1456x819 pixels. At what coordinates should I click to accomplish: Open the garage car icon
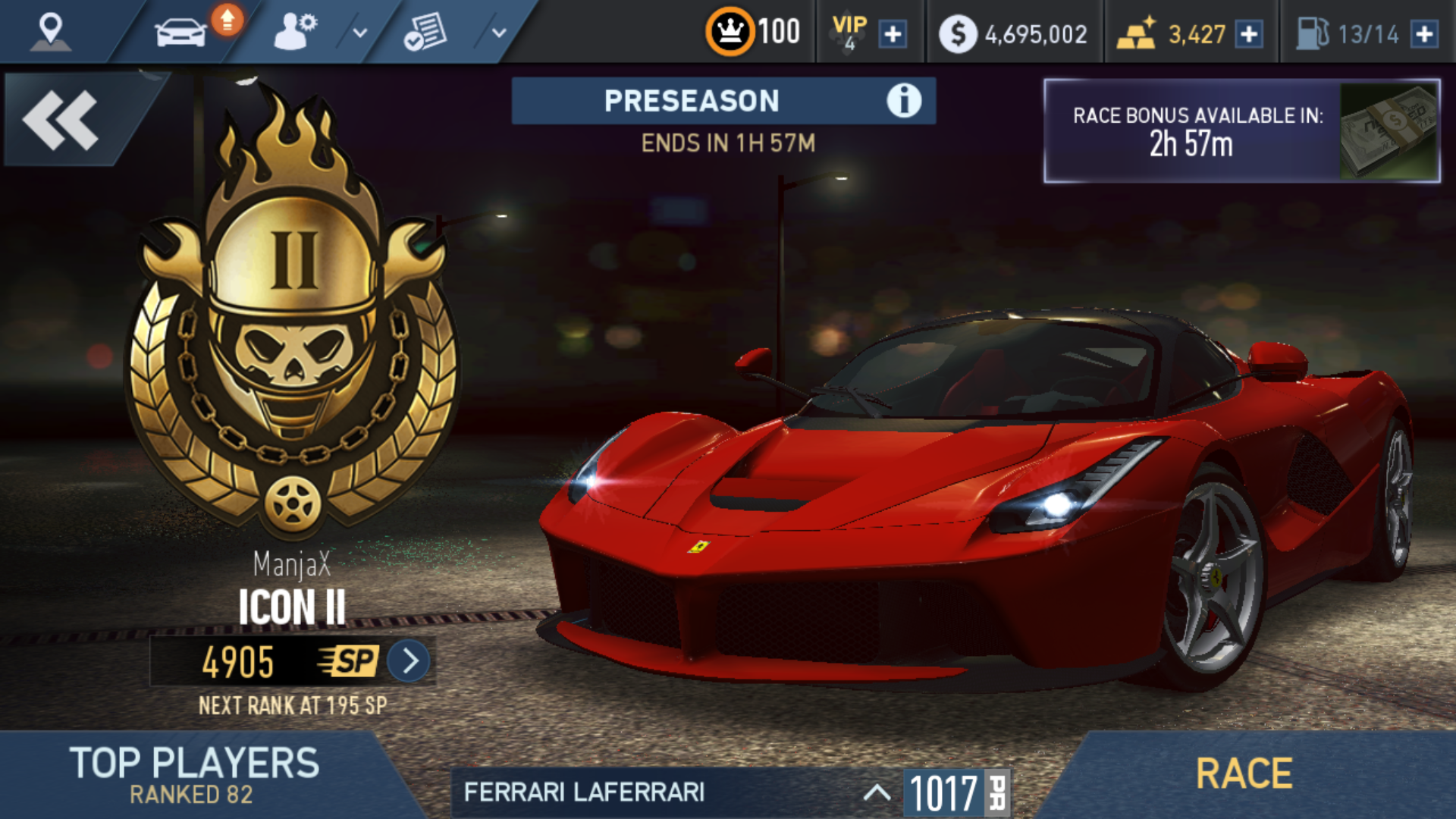[180, 33]
